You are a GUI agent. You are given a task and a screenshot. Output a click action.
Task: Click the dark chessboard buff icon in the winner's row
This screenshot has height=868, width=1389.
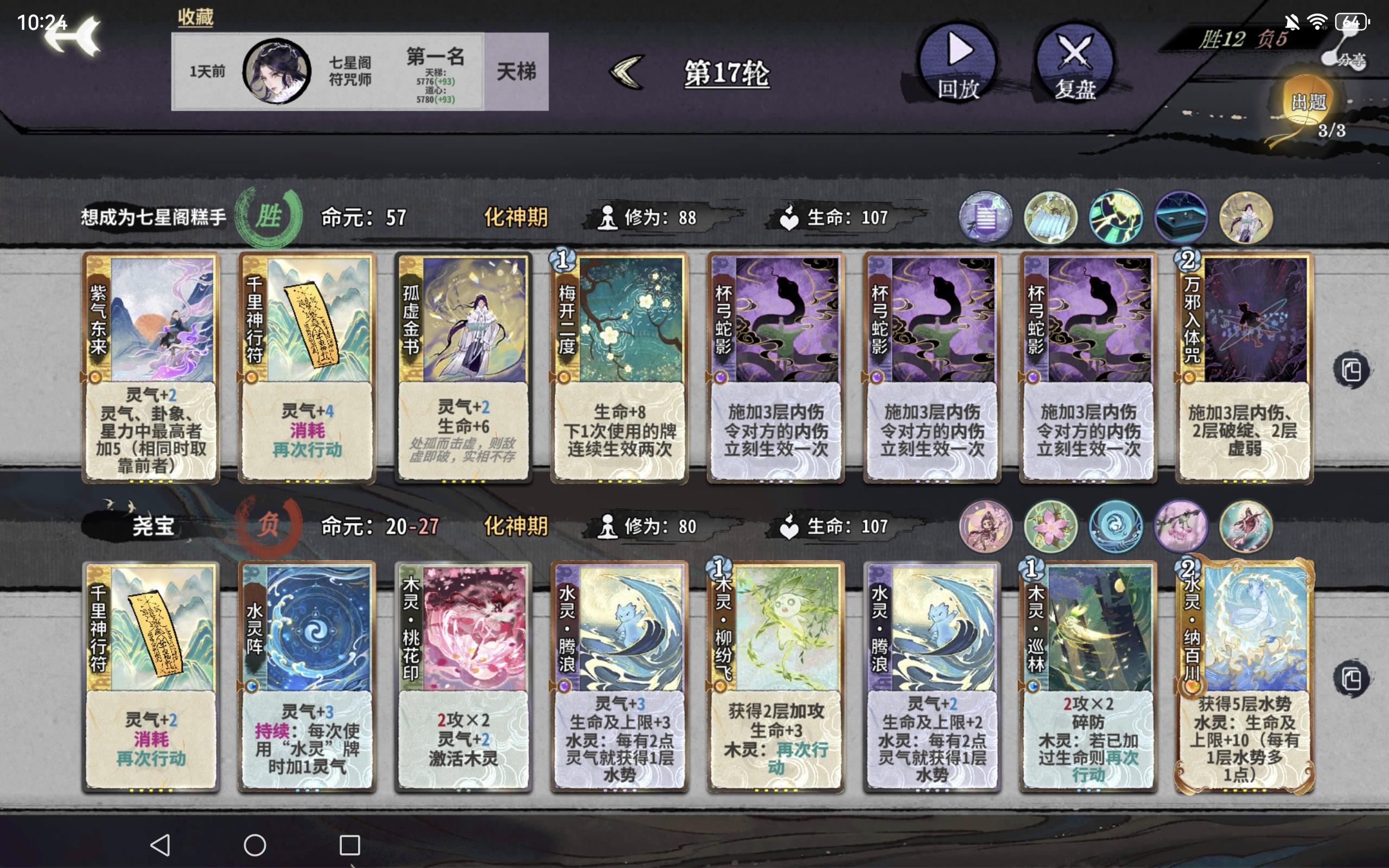[x=1181, y=217]
